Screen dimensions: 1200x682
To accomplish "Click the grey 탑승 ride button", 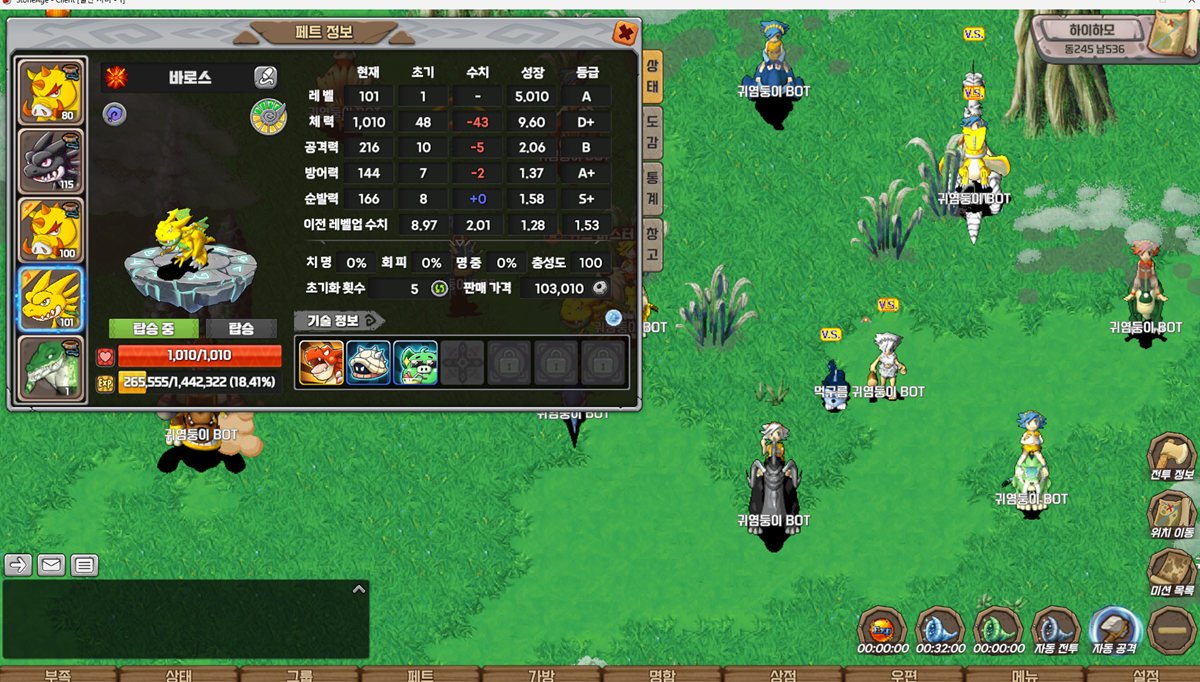I will tap(241, 328).
